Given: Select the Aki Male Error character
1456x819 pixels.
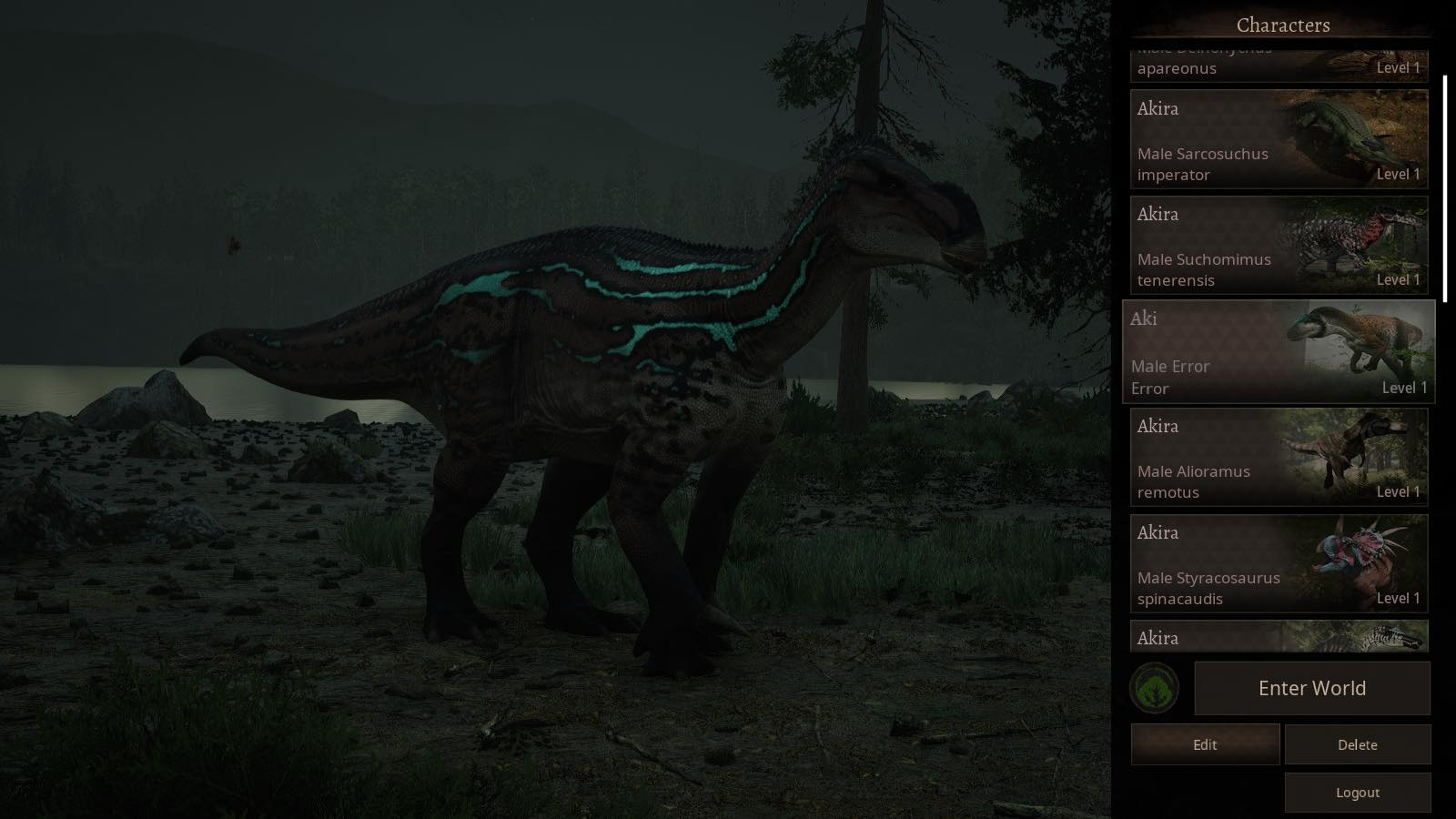Looking at the screenshot, I should [1210, 350].
